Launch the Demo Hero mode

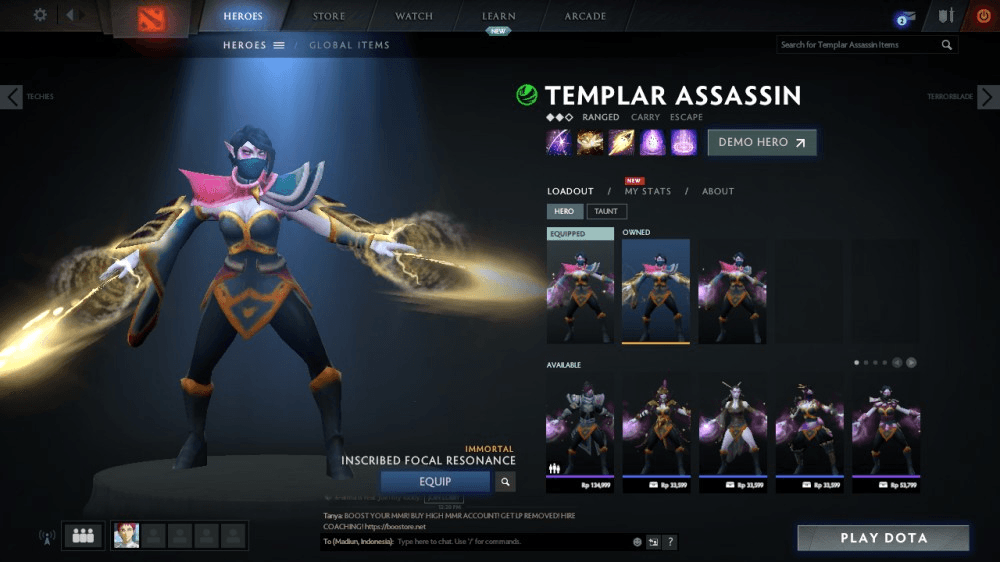click(762, 142)
